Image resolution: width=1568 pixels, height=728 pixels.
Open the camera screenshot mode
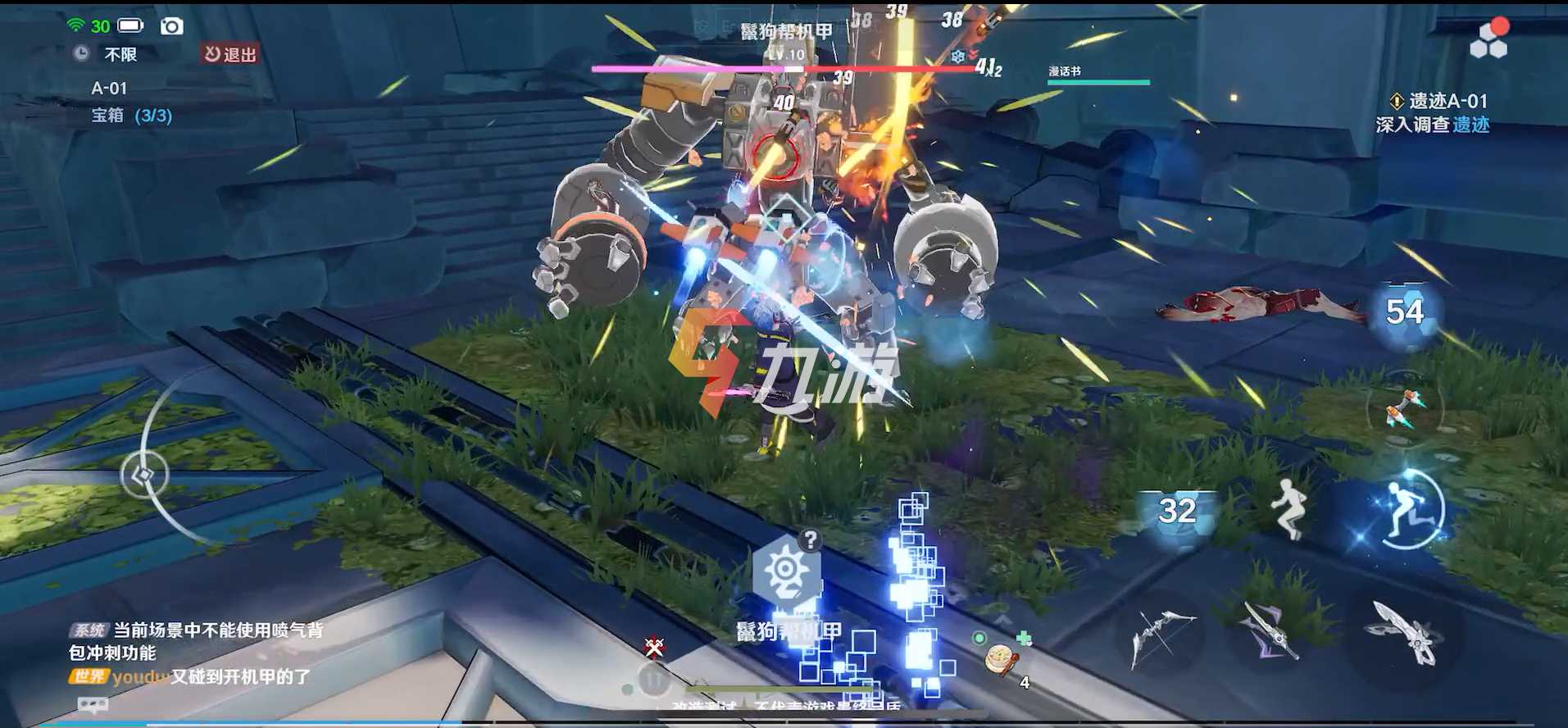point(171,26)
